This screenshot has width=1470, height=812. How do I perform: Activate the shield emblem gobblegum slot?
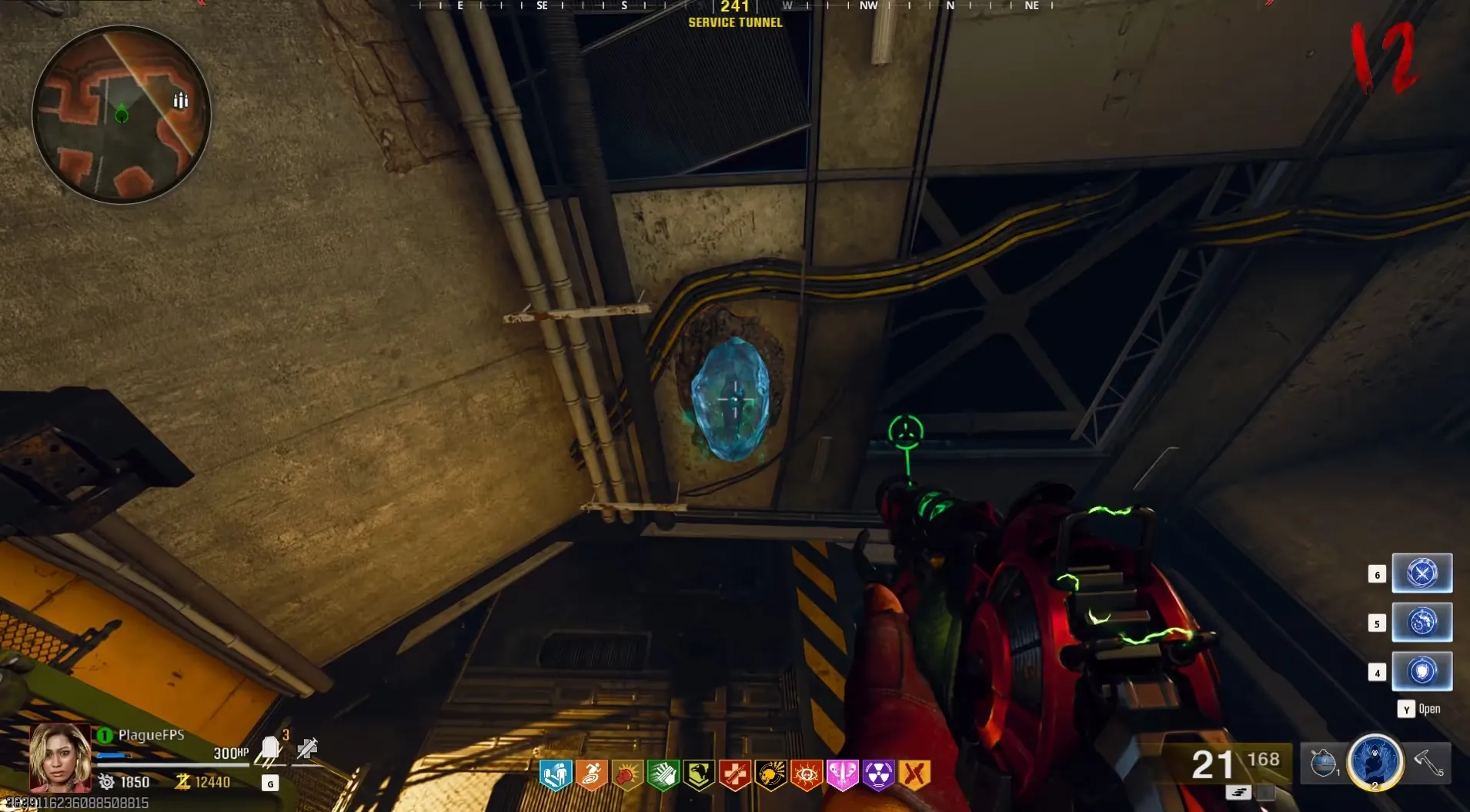pos(1422,671)
